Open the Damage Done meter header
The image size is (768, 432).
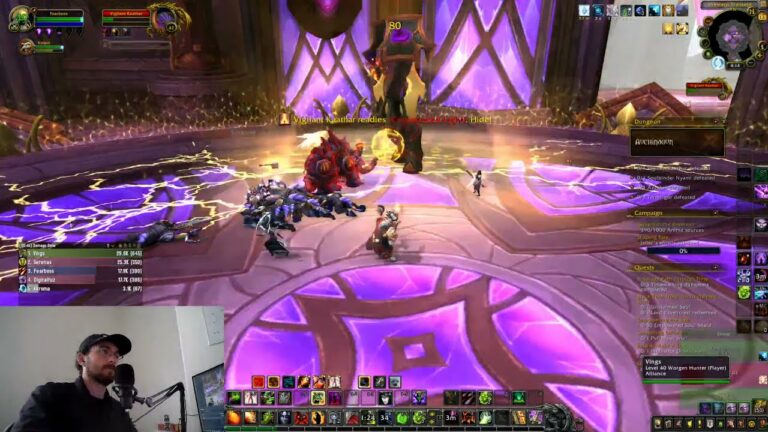click(50, 245)
